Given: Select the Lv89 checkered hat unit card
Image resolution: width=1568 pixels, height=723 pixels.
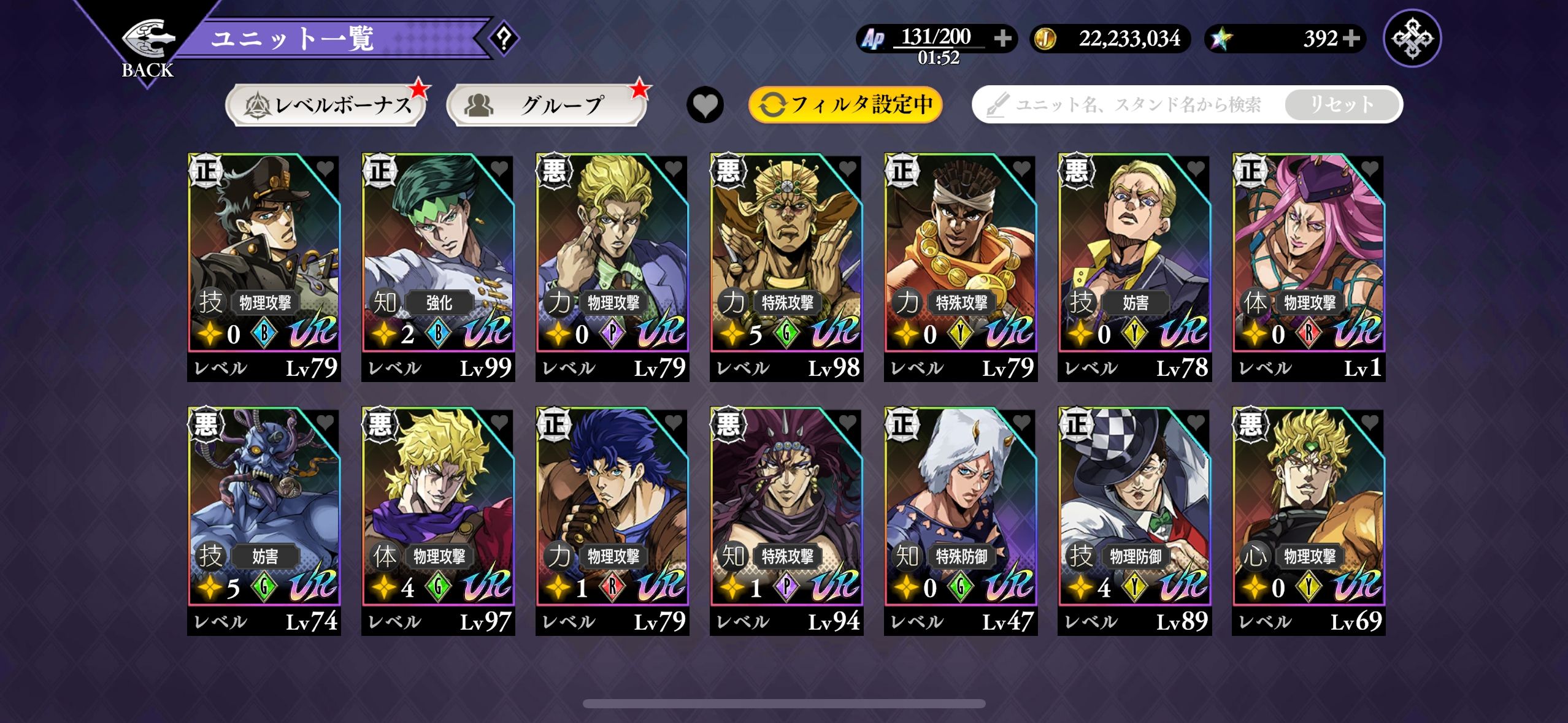Looking at the screenshot, I should tap(1134, 521).
